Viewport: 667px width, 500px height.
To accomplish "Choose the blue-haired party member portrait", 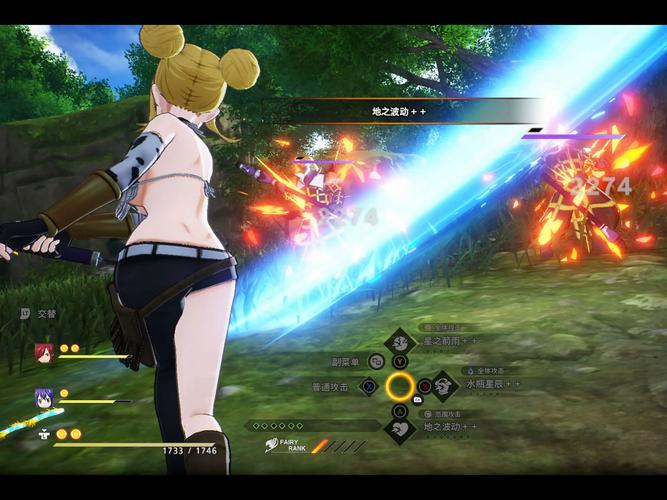I will click(42, 397).
